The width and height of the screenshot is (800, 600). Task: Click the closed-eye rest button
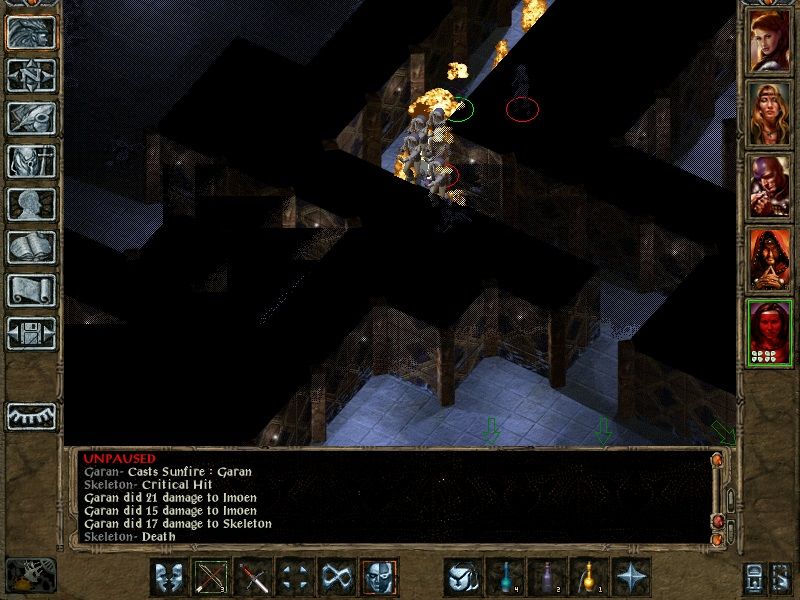(31, 415)
